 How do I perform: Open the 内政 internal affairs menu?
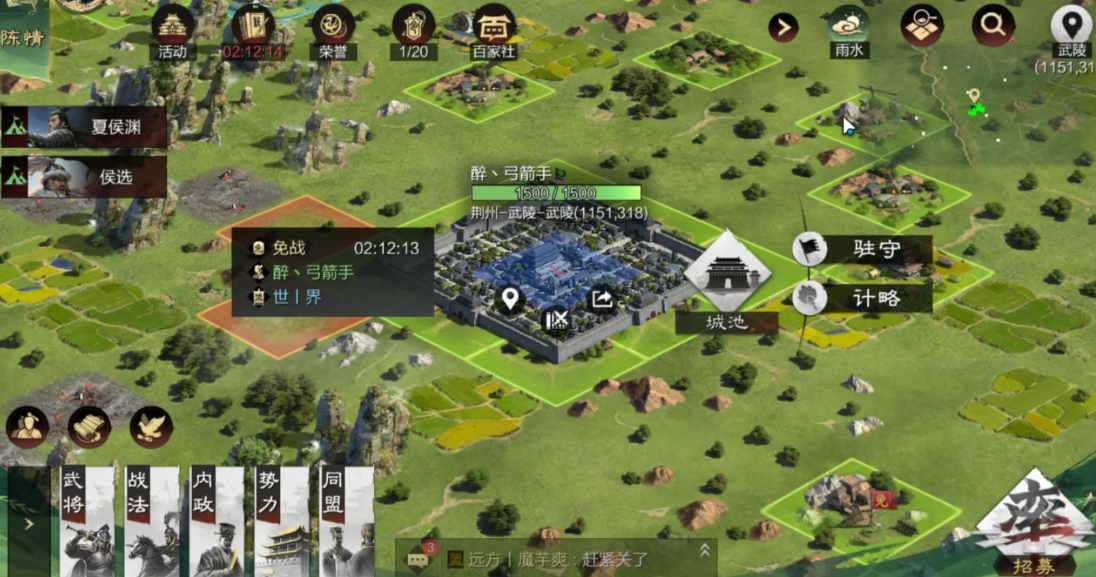(216, 521)
